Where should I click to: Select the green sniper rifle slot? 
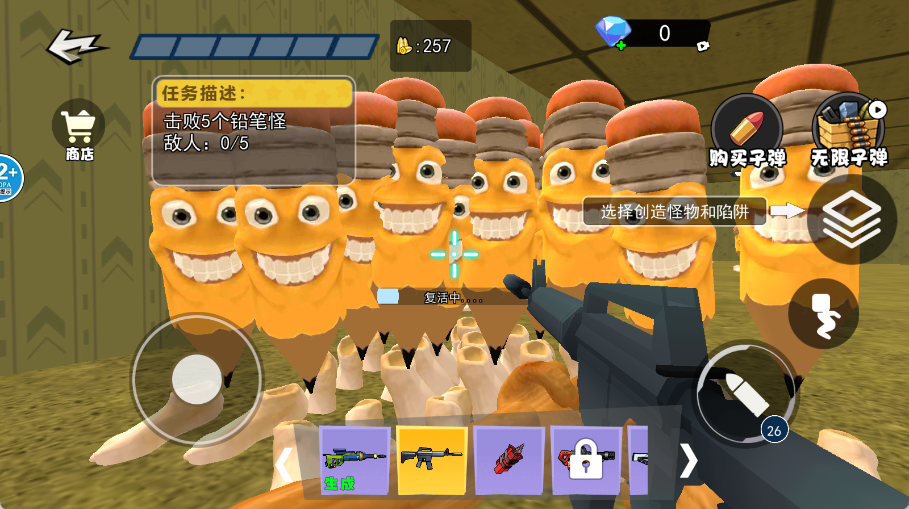(x=354, y=460)
